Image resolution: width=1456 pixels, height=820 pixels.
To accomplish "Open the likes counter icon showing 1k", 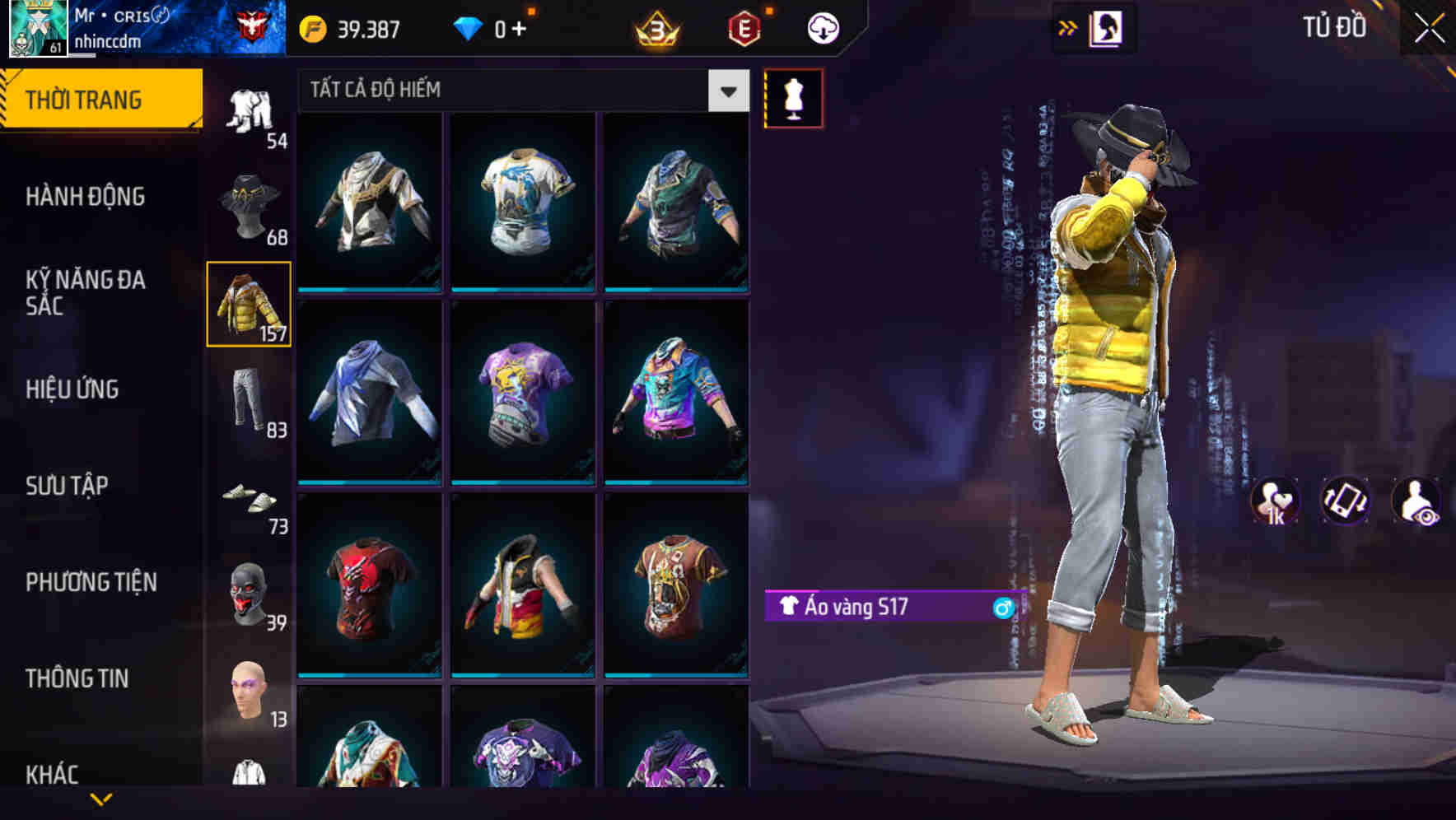I will pyautogui.click(x=1275, y=501).
